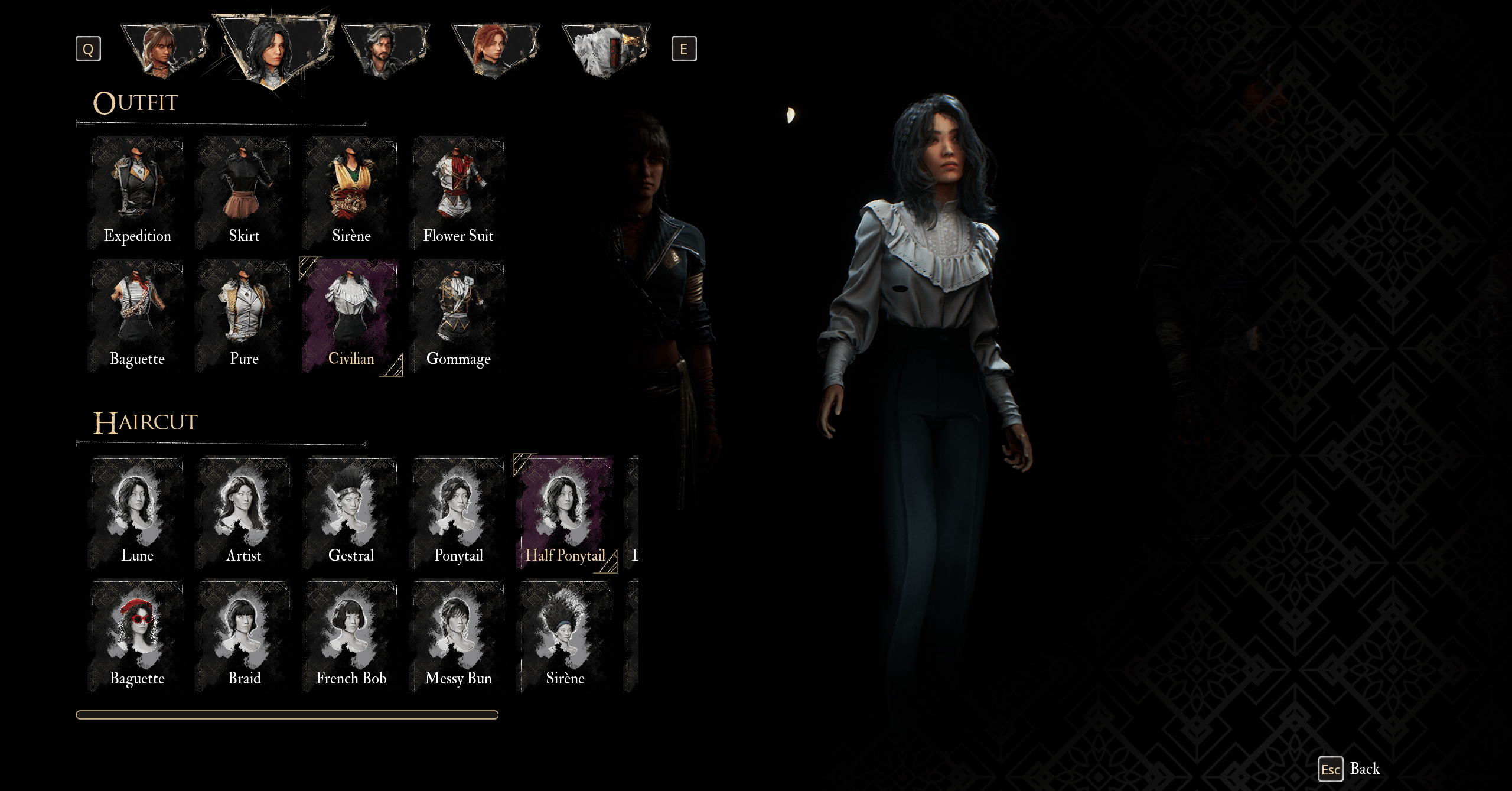Pick the Flower Suit outfit
Viewport: 1512px width, 791px height.
(458, 194)
